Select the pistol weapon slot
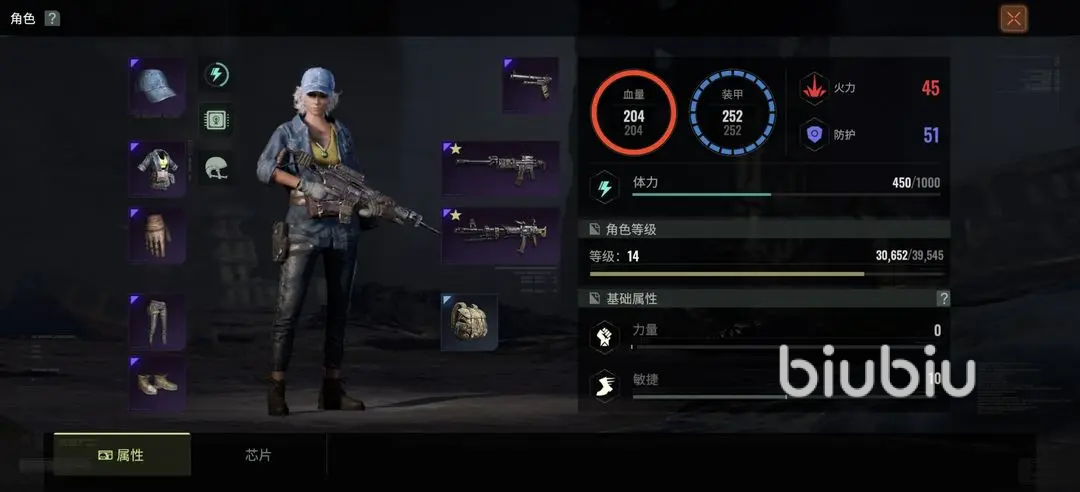Screen dimensions: 1080x492 pyautogui.click(x=530, y=85)
